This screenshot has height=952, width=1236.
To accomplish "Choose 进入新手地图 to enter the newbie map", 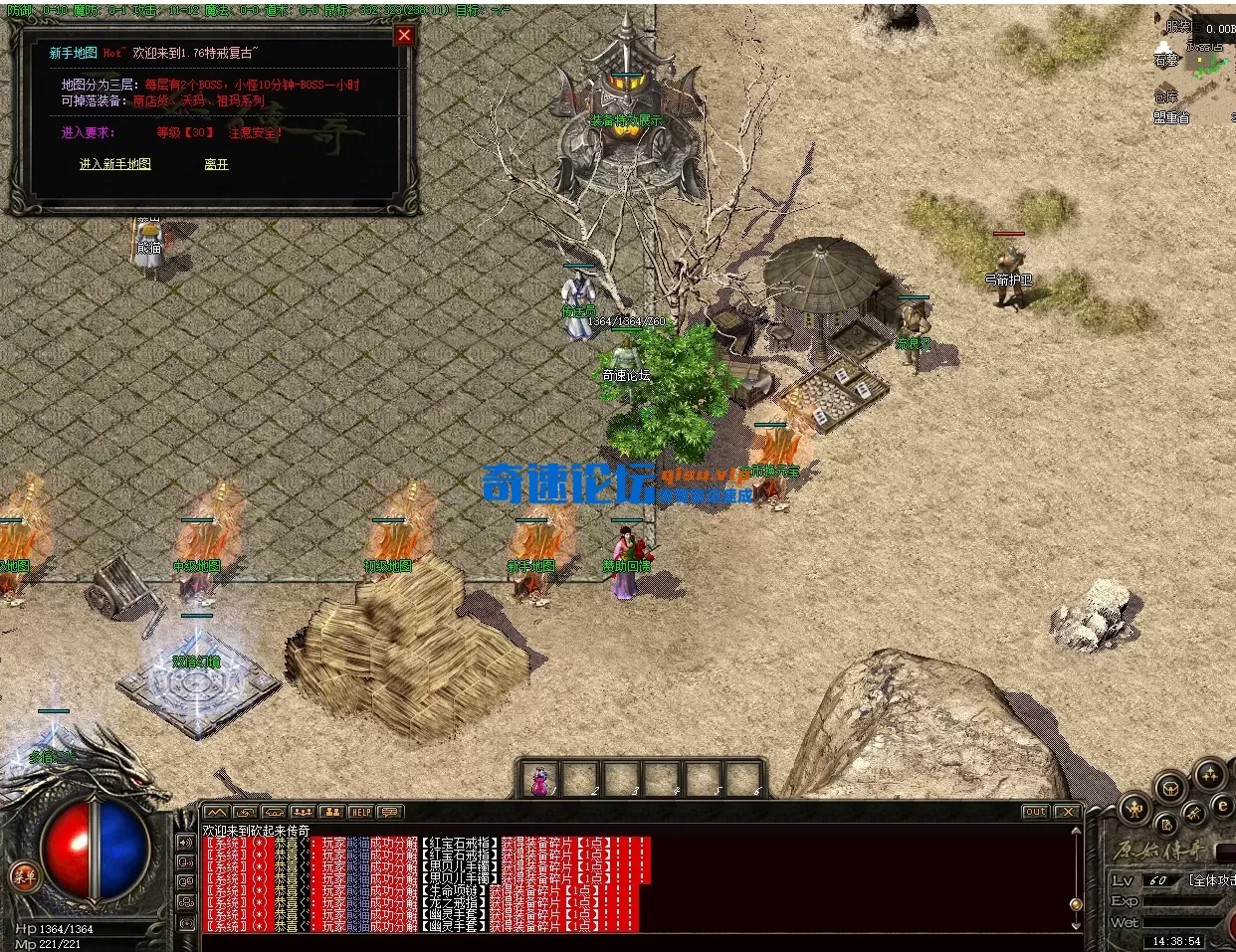I will (115, 164).
